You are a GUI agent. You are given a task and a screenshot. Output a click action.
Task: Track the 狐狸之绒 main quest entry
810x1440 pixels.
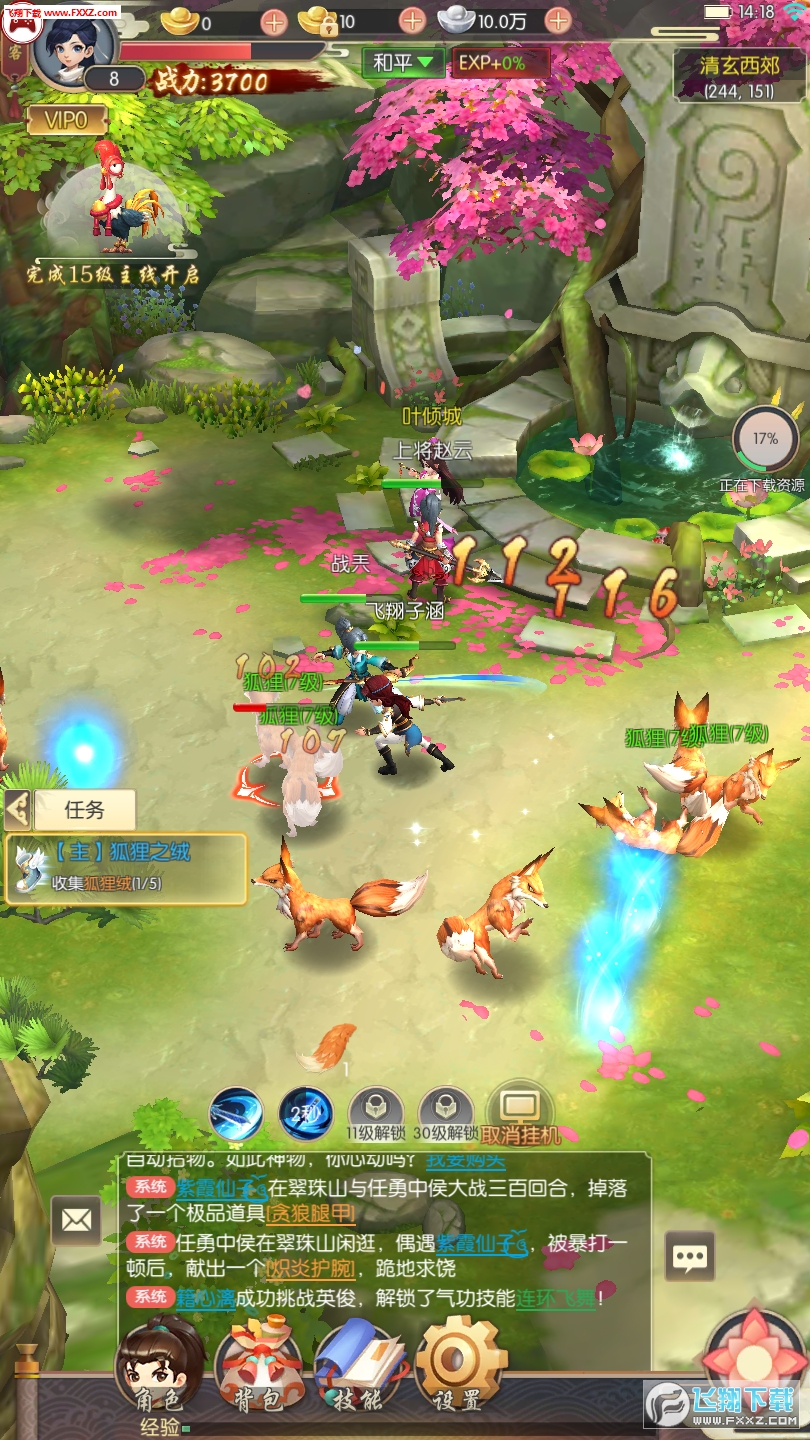pyautogui.click(x=127, y=867)
